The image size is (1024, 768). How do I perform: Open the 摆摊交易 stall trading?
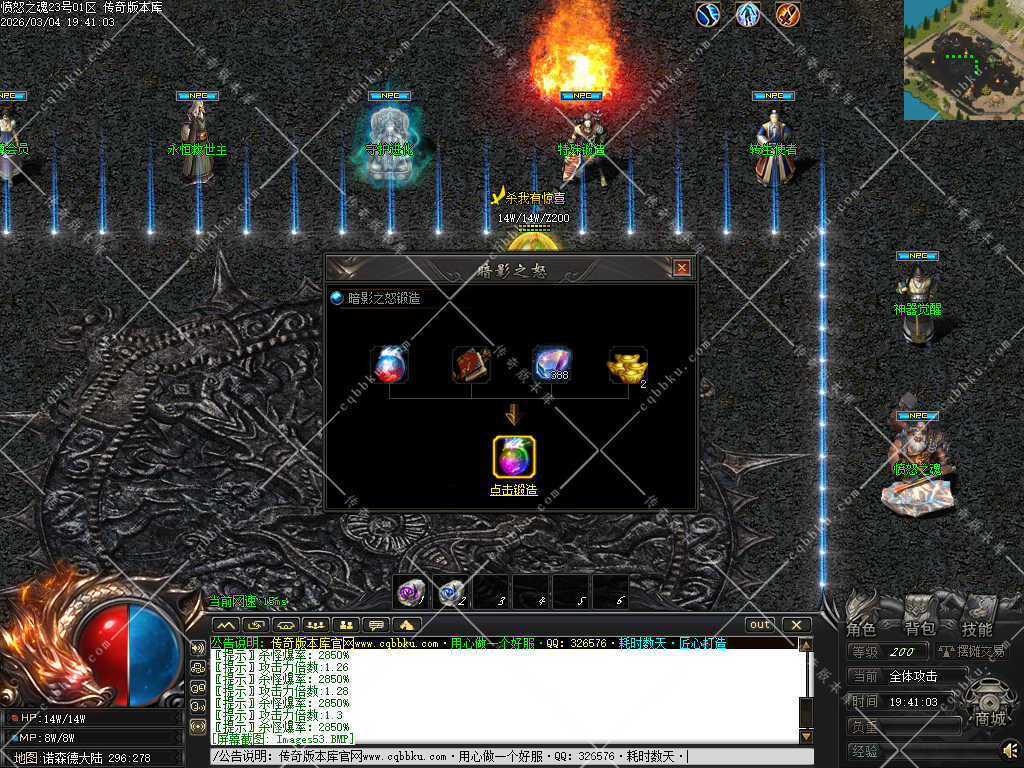click(971, 652)
